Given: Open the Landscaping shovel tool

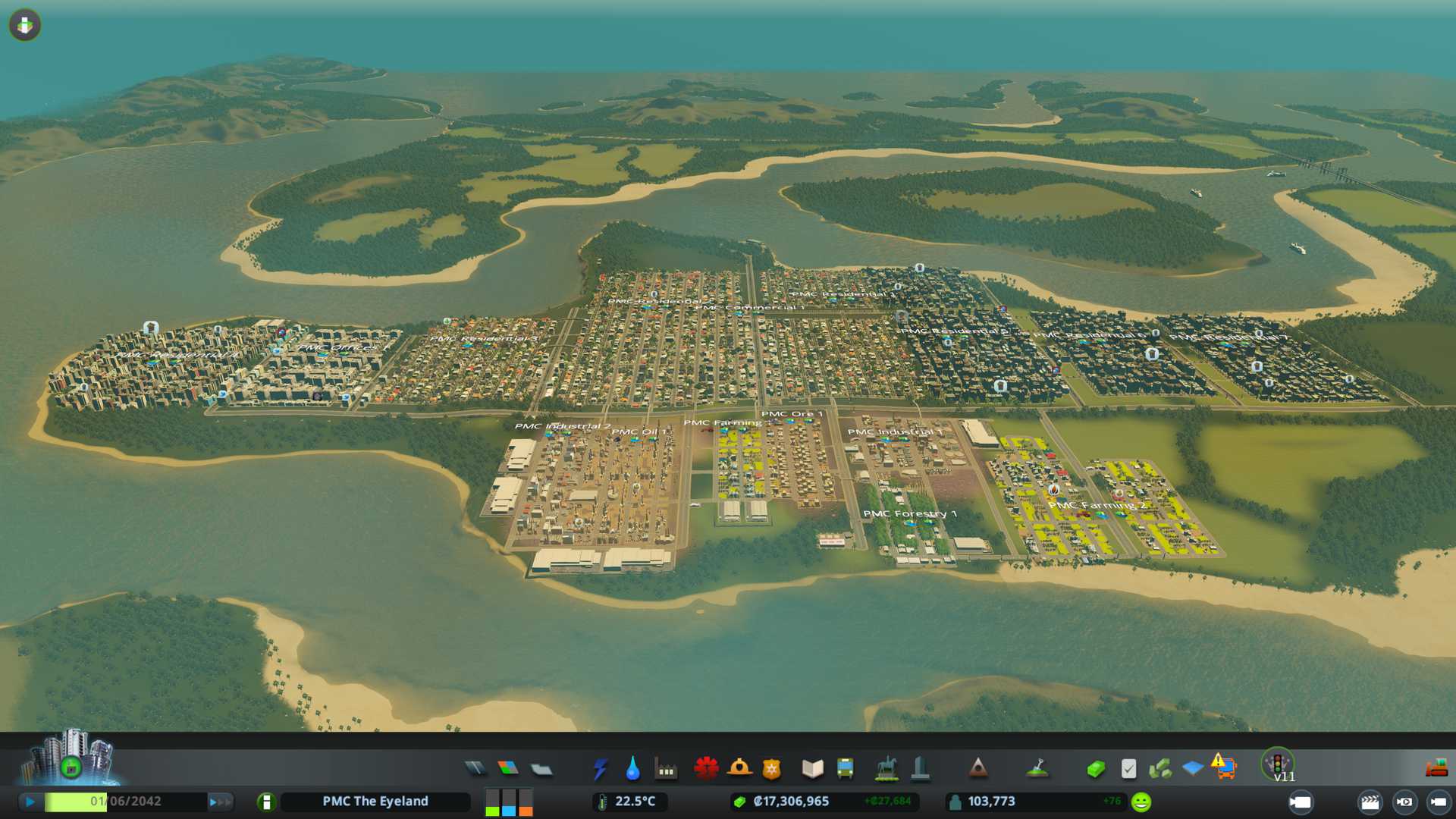Looking at the screenshot, I should click(1037, 769).
